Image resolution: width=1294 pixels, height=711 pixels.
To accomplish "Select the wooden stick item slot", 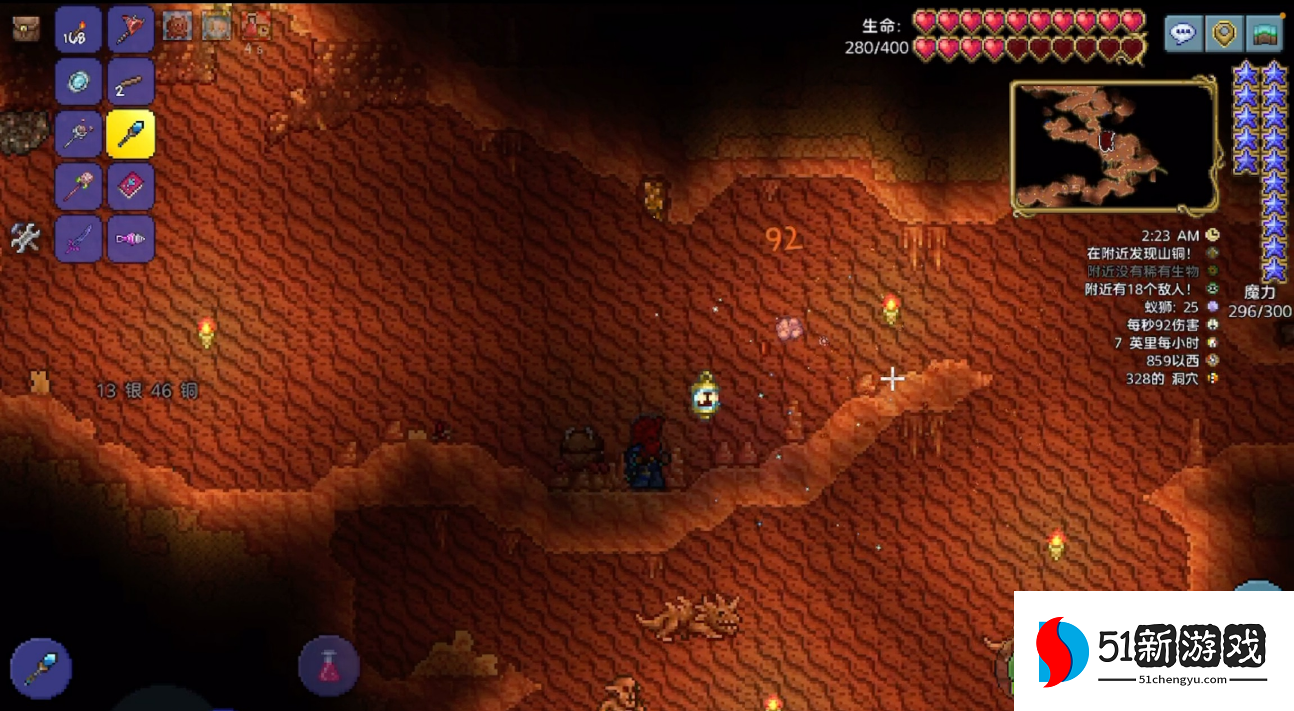I will (x=130, y=82).
